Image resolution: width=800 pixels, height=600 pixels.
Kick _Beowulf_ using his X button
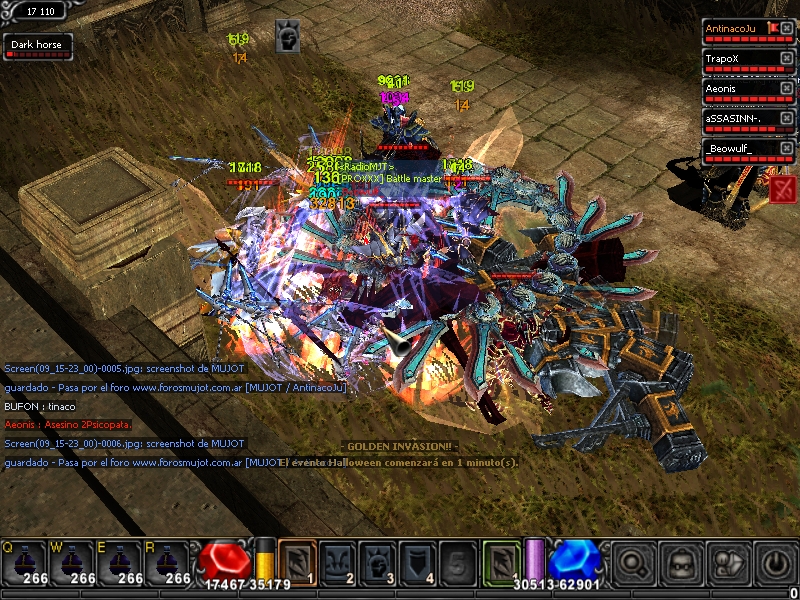tap(787, 149)
